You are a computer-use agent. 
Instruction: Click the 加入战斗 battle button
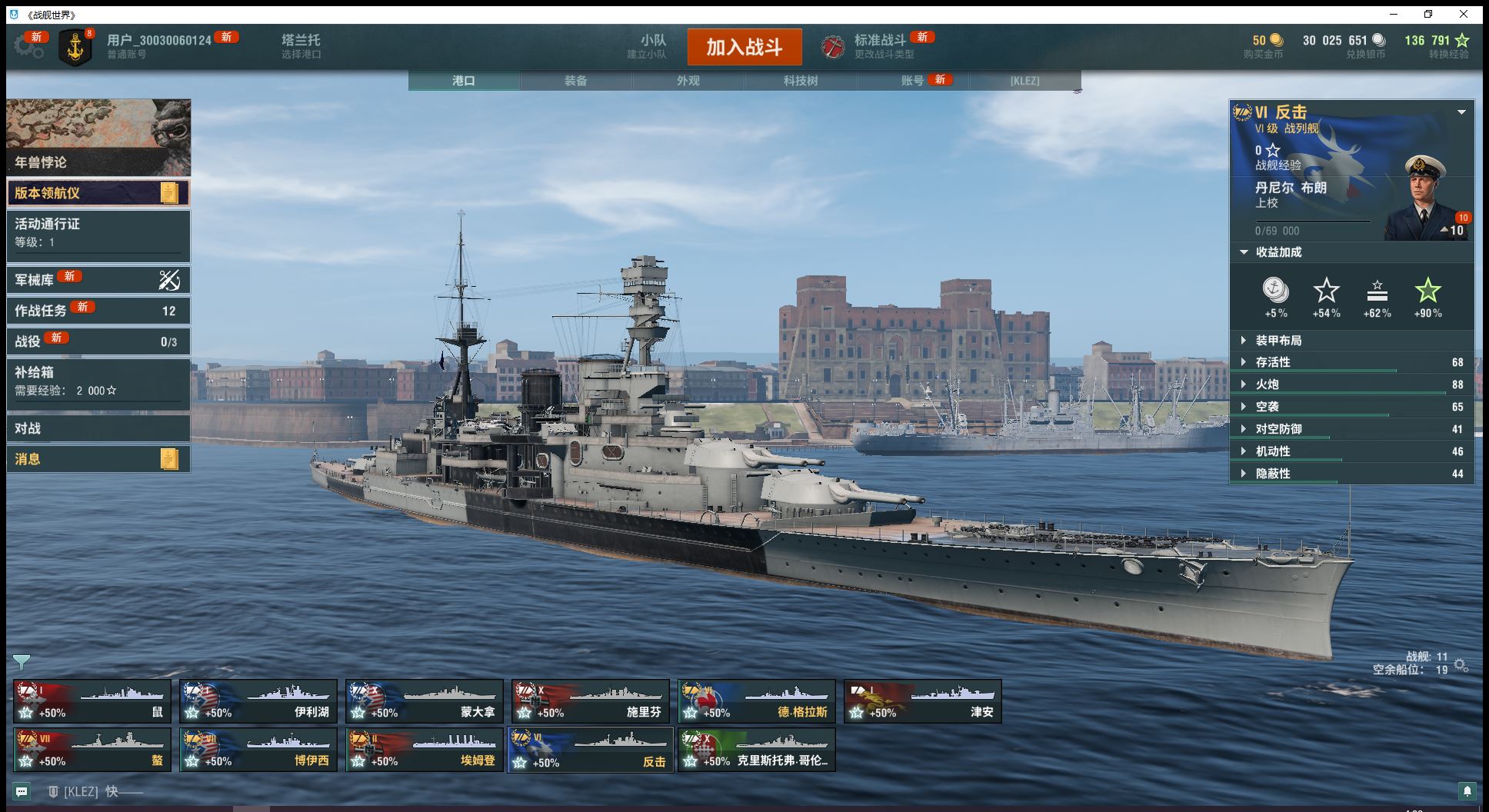tap(744, 47)
